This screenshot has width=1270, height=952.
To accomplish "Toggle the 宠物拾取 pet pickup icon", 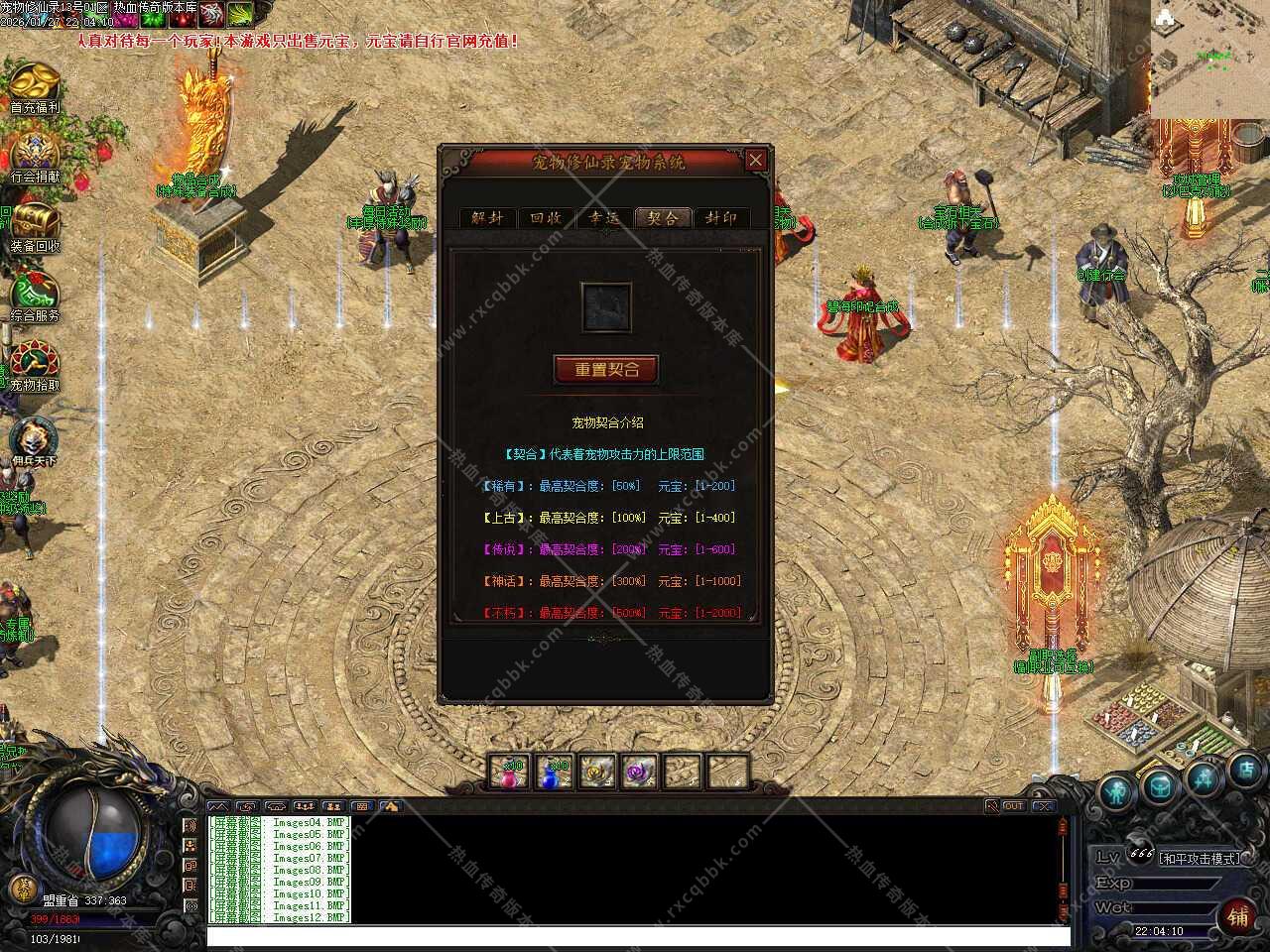I will [x=35, y=364].
